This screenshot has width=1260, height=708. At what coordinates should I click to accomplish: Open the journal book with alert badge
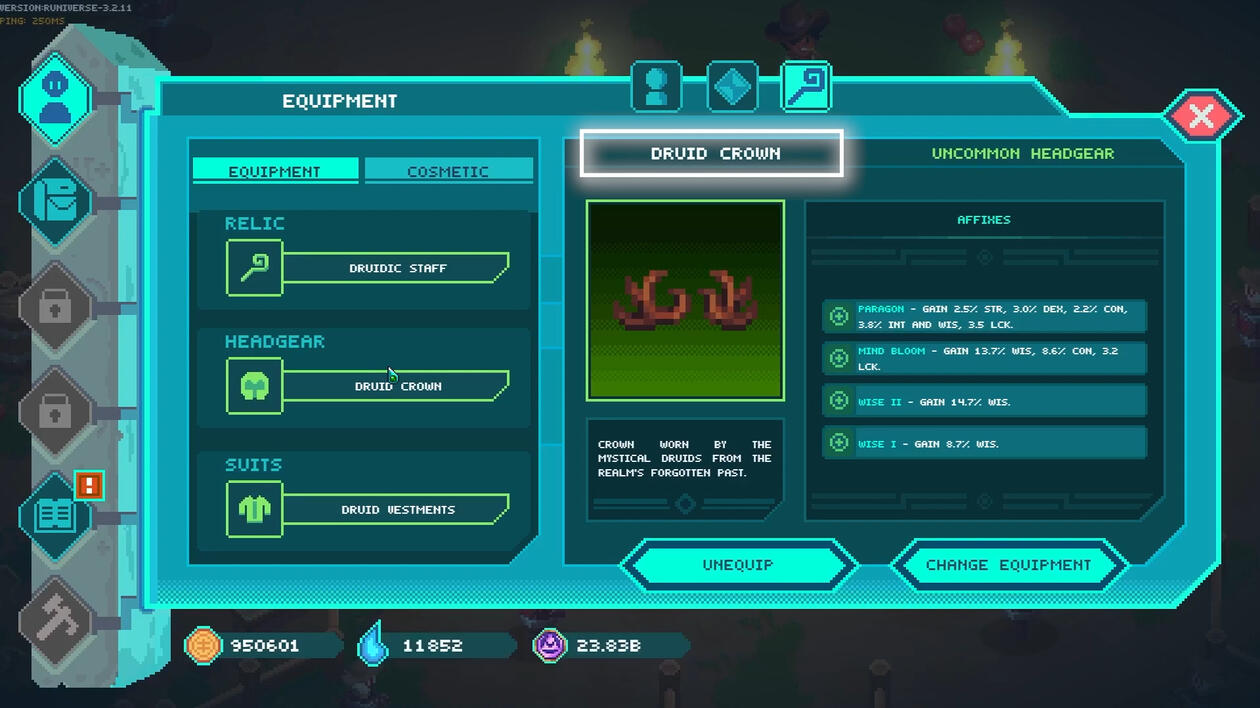56,515
